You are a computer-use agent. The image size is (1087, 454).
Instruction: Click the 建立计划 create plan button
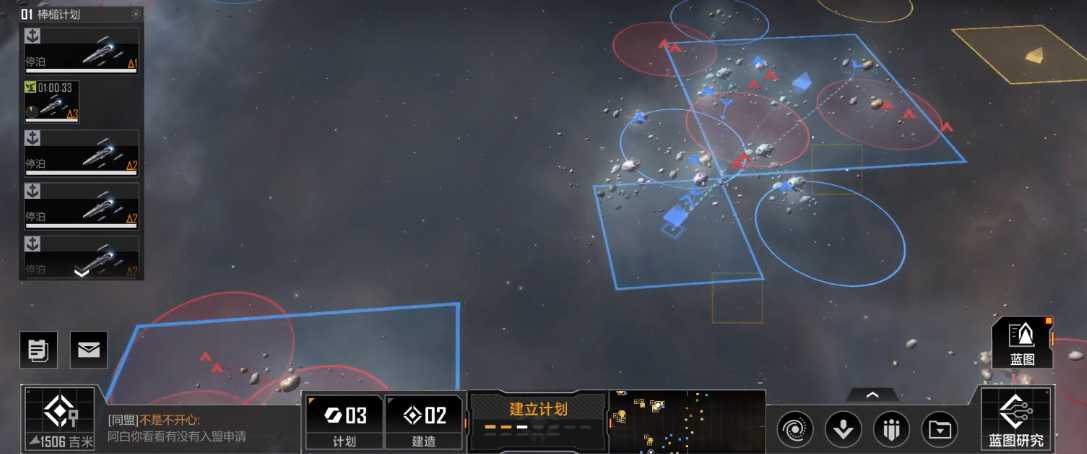pyautogui.click(x=538, y=416)
